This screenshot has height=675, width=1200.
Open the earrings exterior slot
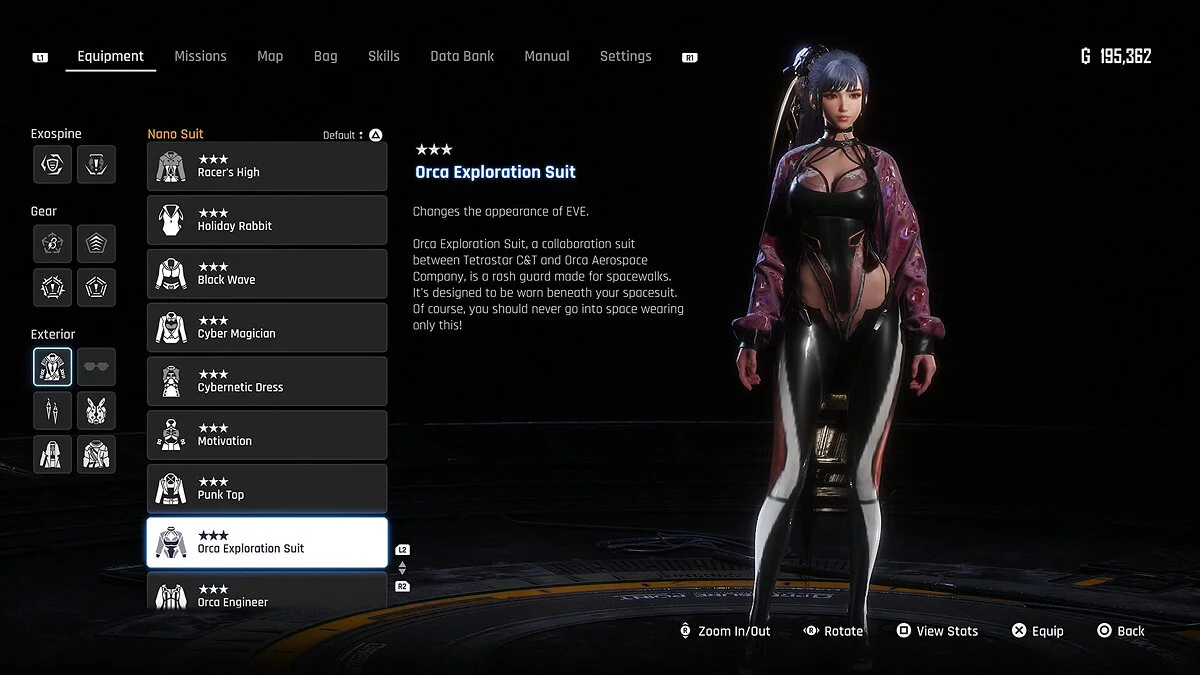(x=52, y=410)
